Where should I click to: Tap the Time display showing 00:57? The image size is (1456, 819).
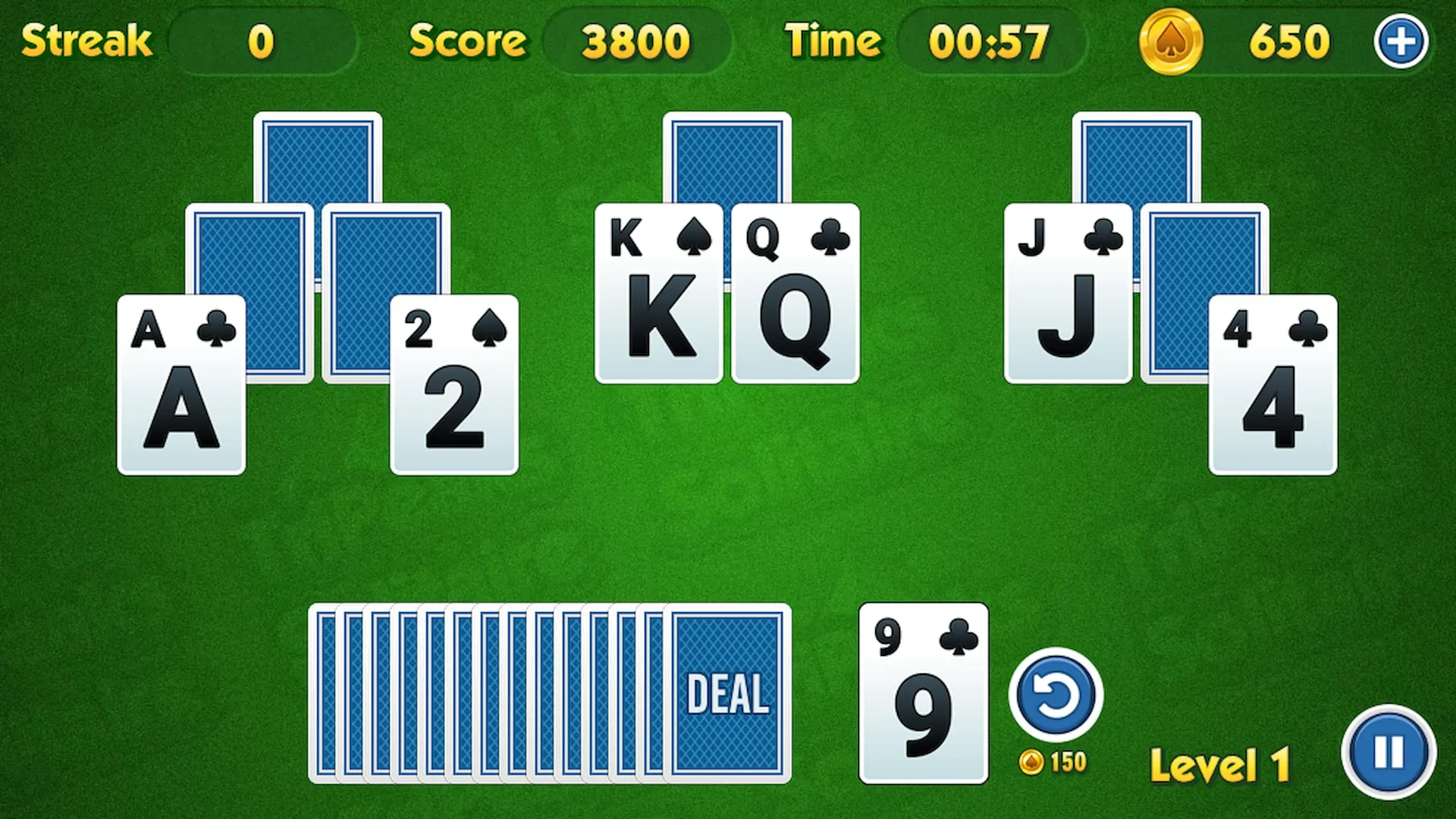(x=990, y=42)
